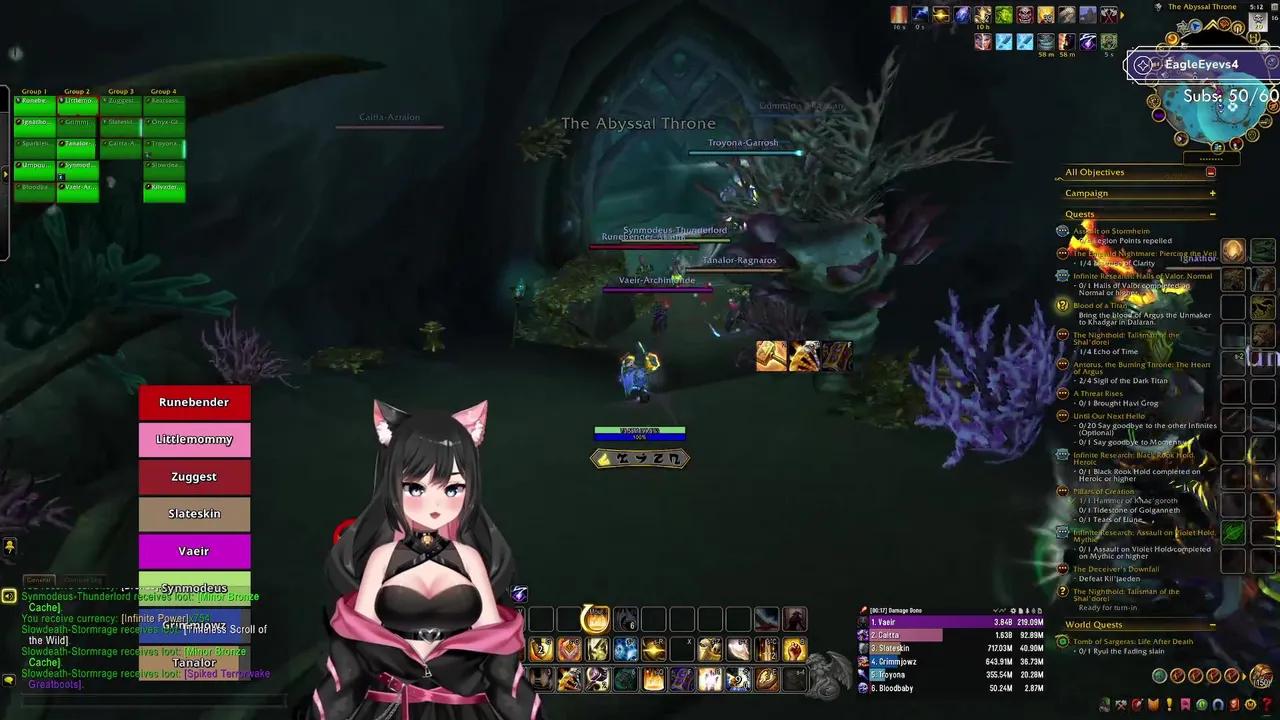Collapse the World Quests tracker section

pyautogui.click(x=1212, y=624)
